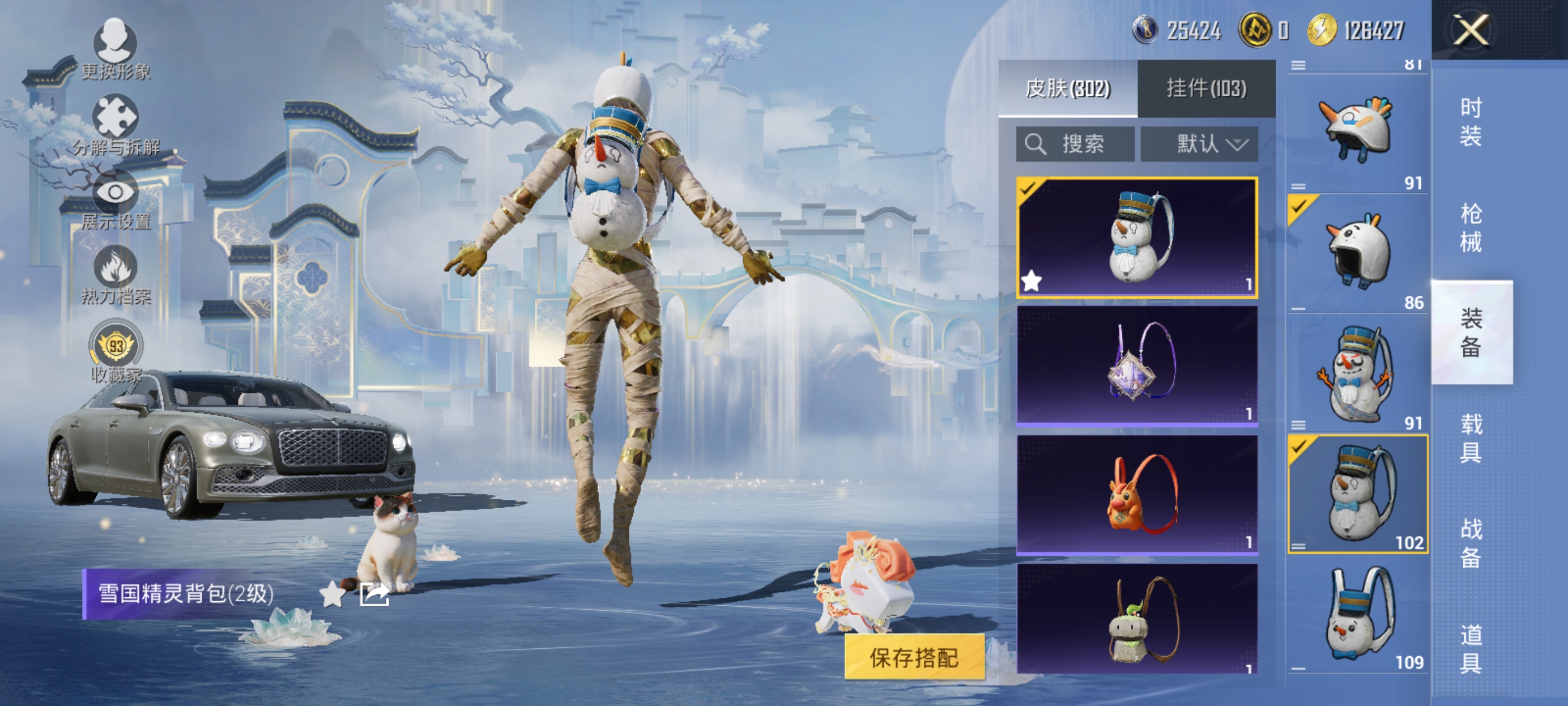Switch to the 挂件(103) pendants tab
This screenshot has height=706, width=1568.
[x=1206, y=89]
